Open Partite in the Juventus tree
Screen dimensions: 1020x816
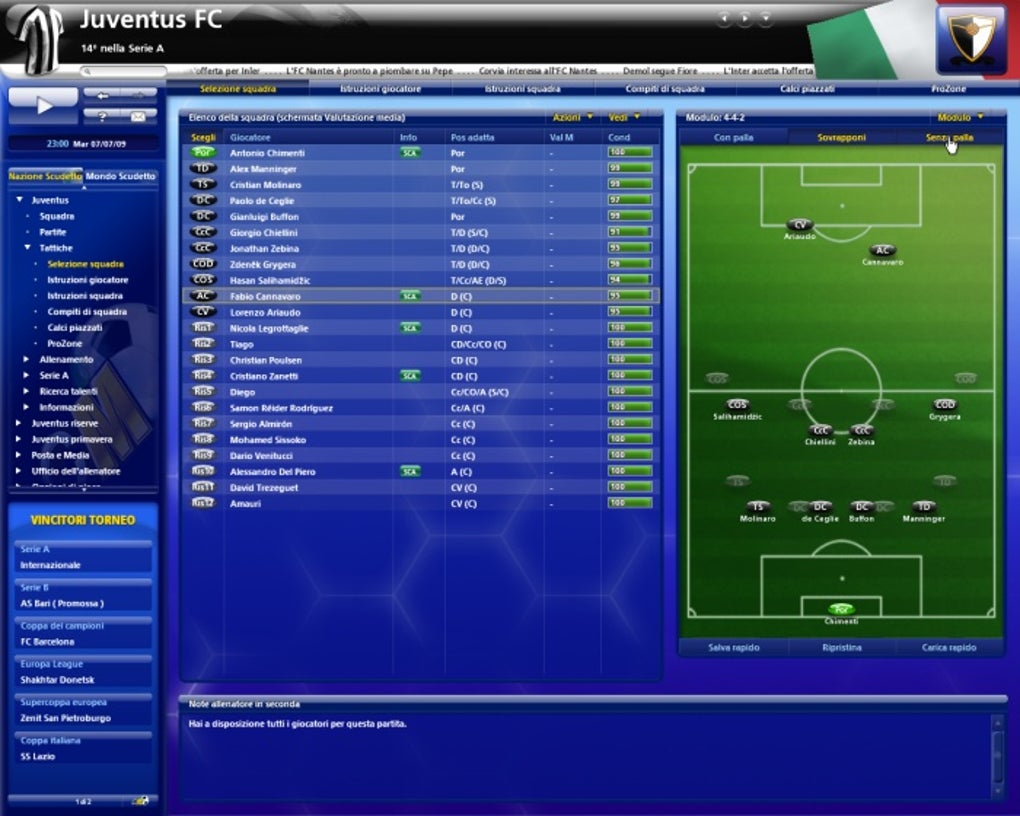tap(54, 232)
